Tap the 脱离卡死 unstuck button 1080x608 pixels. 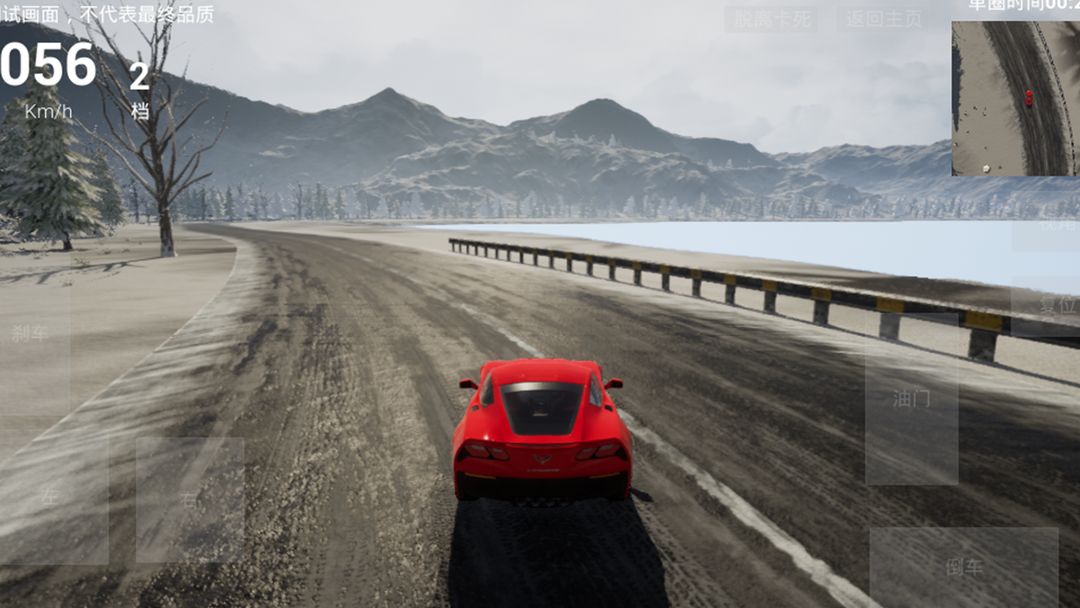coord(771,19)
